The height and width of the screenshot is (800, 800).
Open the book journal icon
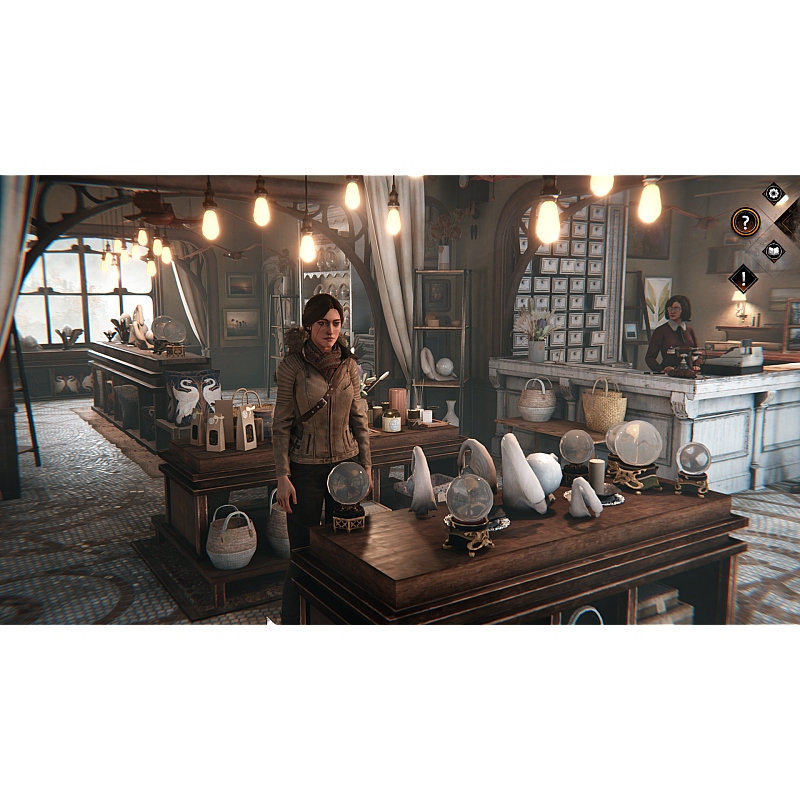point(773,250)
